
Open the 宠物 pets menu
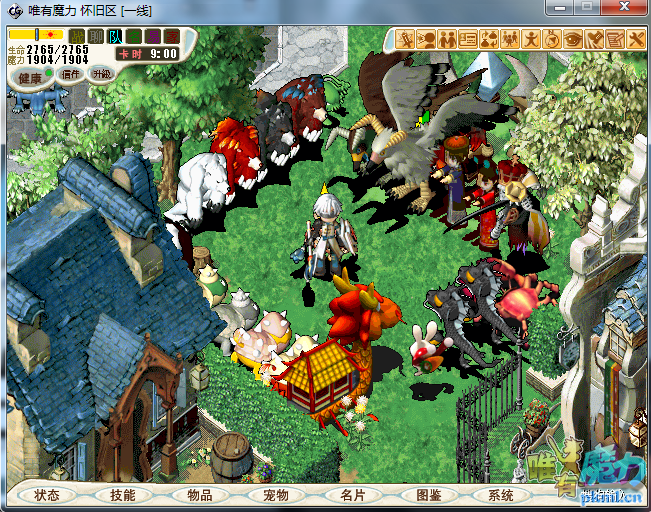tap(275, 495)
